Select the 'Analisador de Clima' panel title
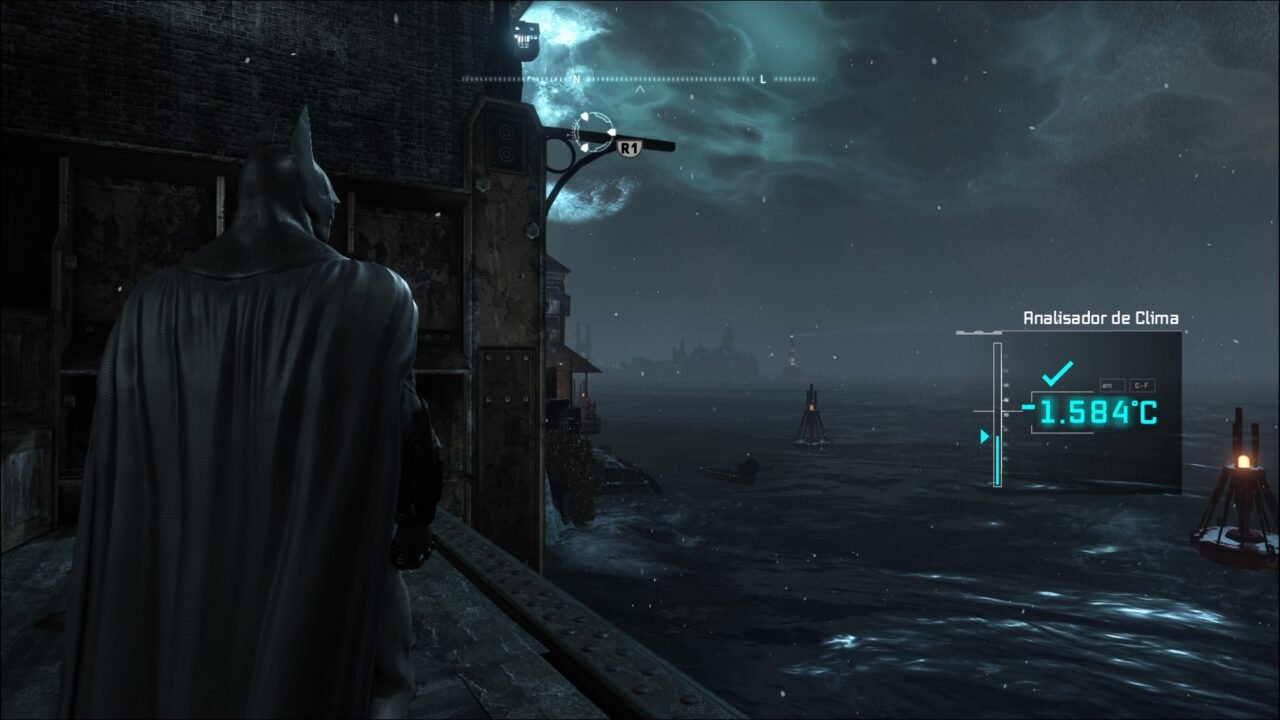 point(1101,318)
